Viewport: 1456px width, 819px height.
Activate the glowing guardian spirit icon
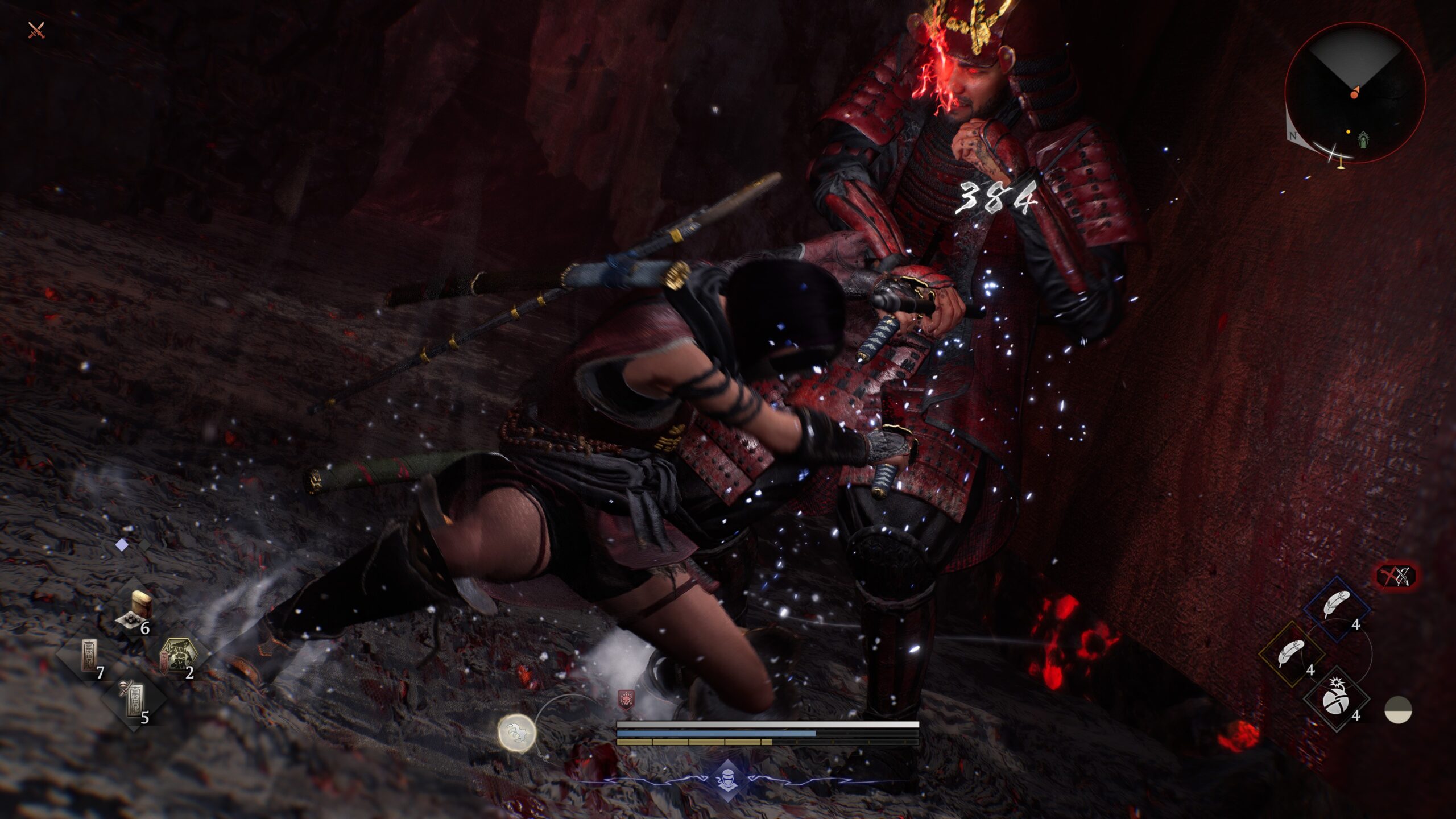tap(516, 733)
